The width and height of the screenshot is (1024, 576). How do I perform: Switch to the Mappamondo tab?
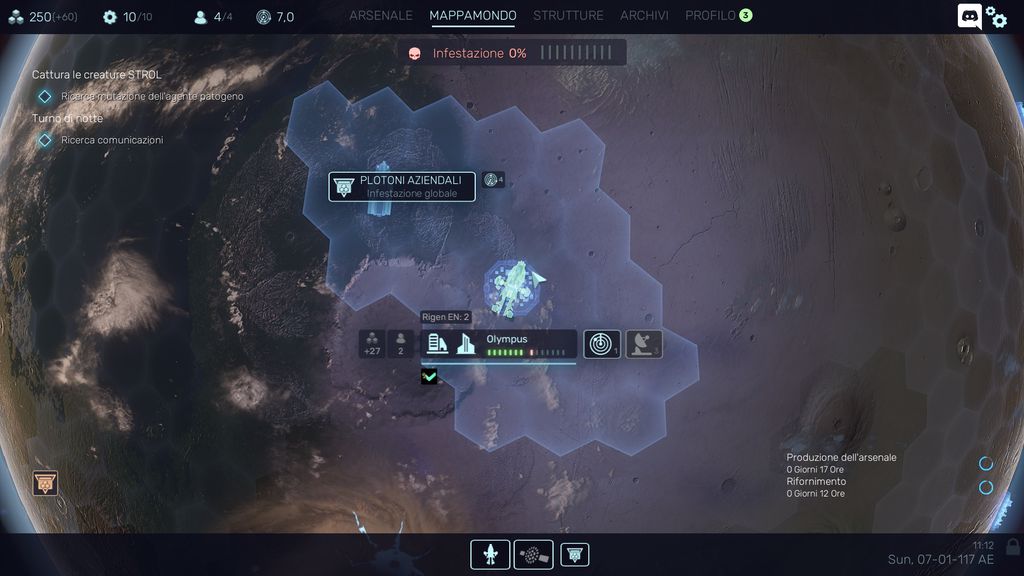coord(473,16)
